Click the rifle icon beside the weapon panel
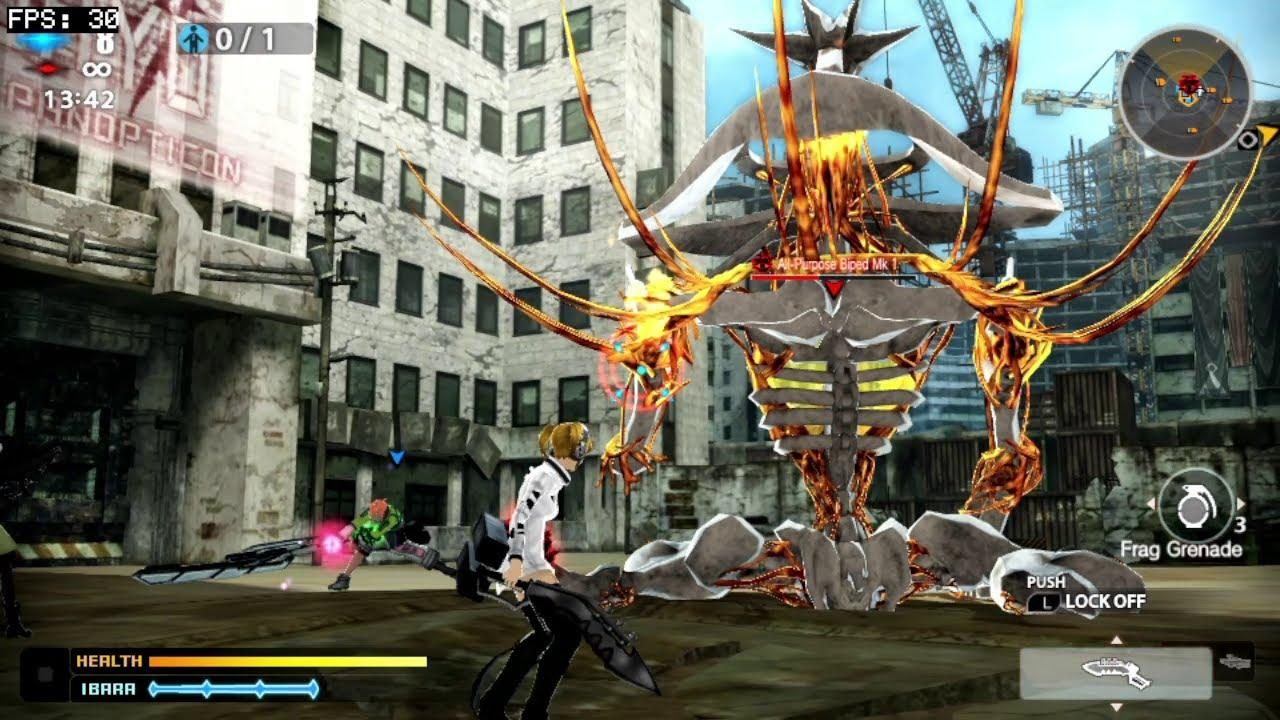The image size is (1280, 720). pyautogui.click(x=1236, y=662)
